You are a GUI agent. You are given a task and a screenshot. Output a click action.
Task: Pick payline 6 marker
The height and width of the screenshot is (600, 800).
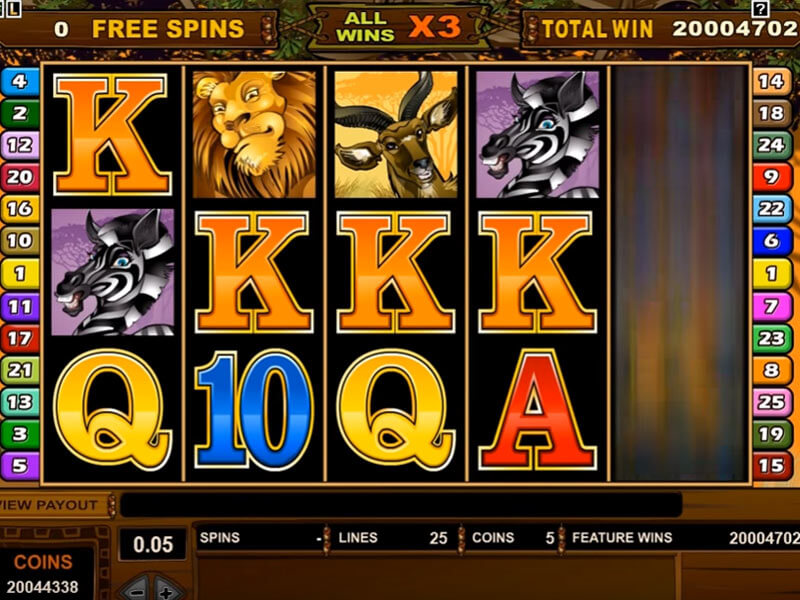(770, 241)
